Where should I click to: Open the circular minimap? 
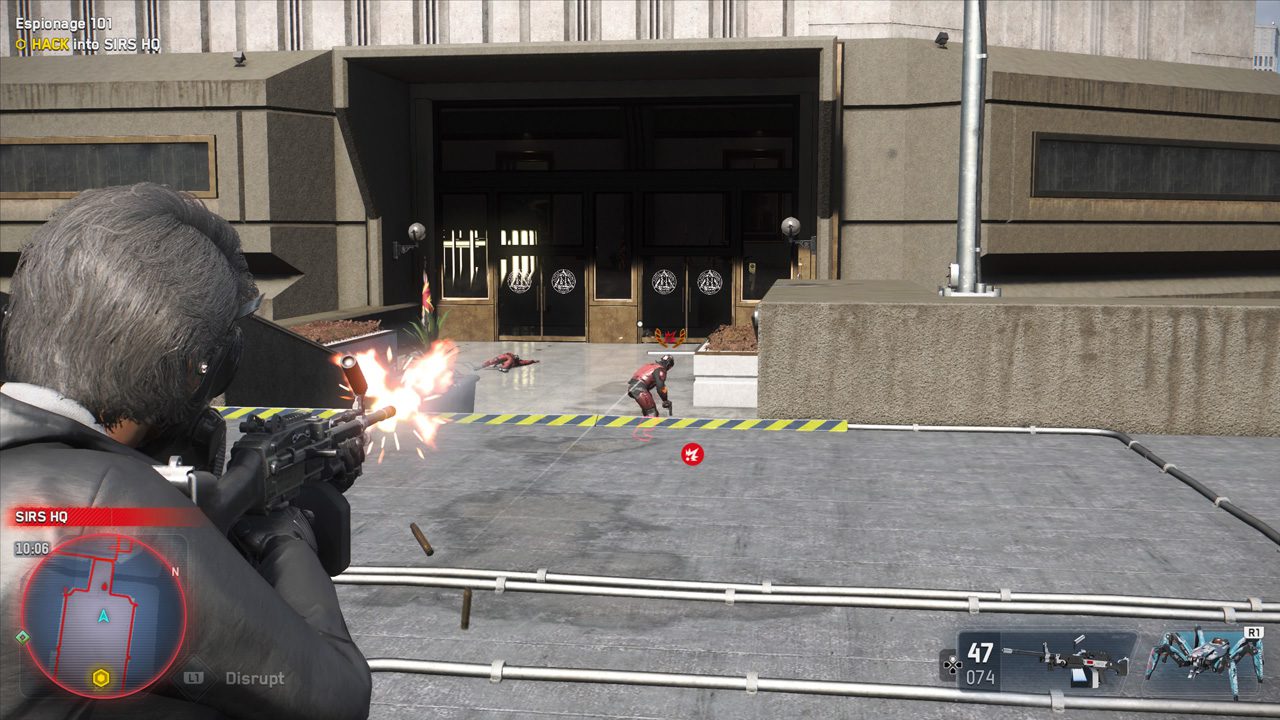(104, 614)
